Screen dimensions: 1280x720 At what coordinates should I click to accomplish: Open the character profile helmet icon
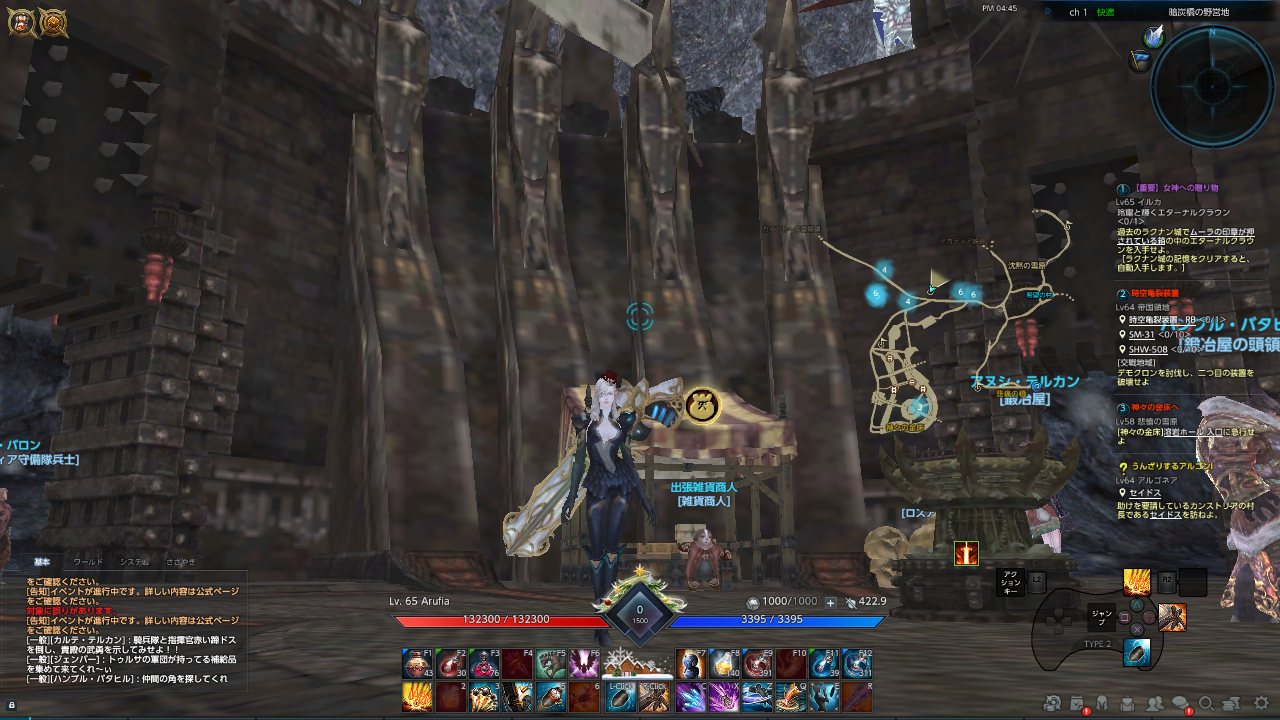1101,705
